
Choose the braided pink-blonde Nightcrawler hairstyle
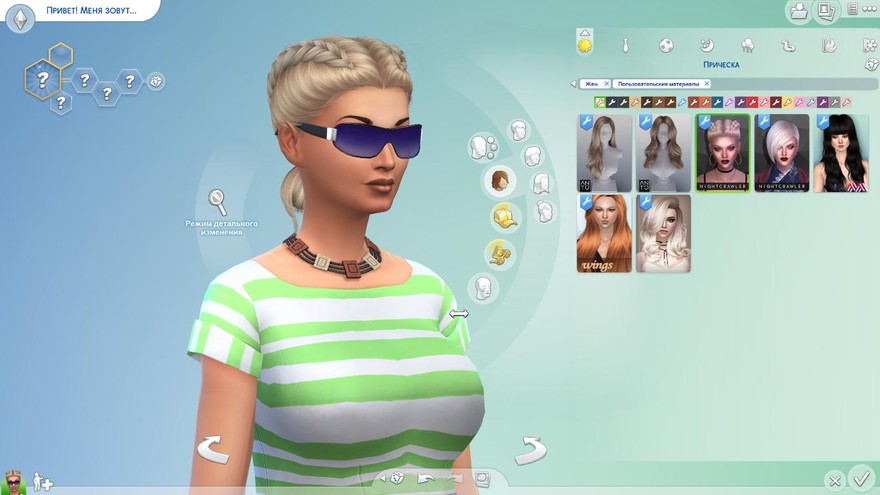coord(722,153)
